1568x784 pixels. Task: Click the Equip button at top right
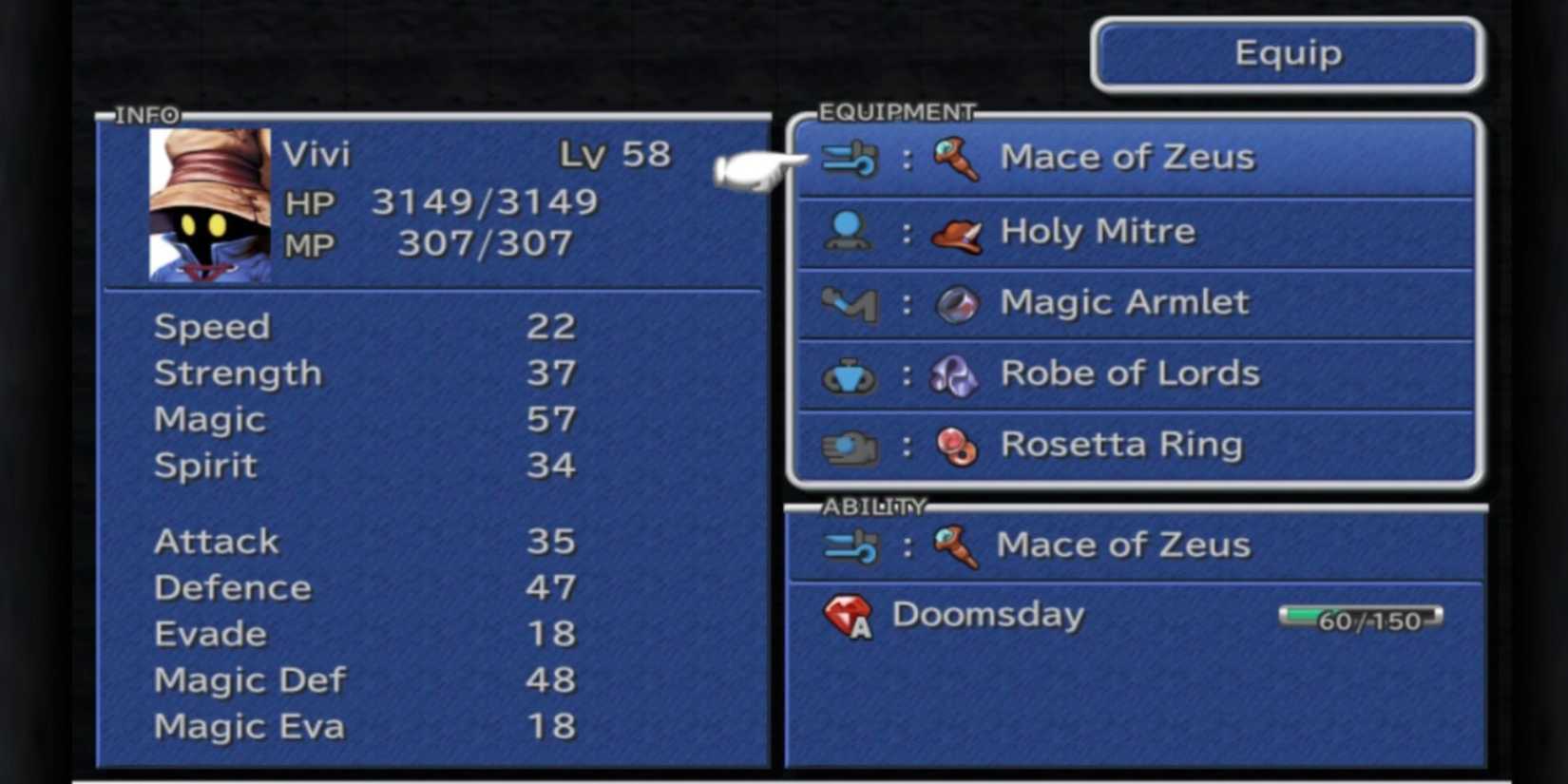tap(1286, 54)
